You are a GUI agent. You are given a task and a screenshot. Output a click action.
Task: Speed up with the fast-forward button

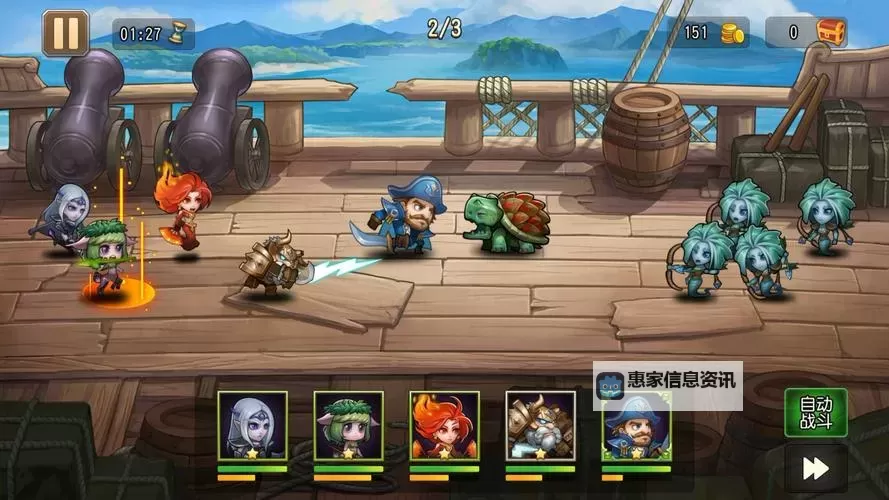(x=815, y=468)
